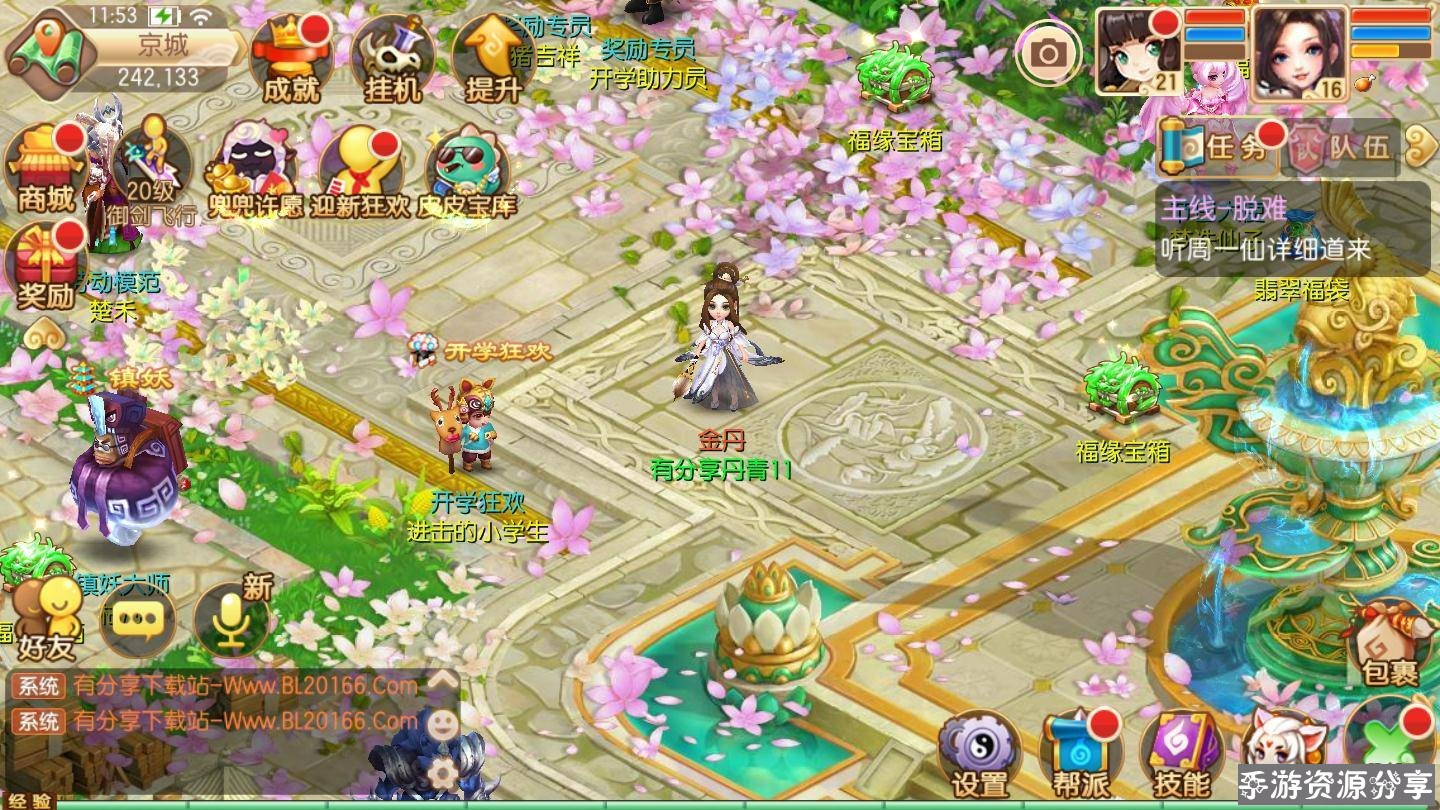1440x810 pixels.
Task: Open the 成就 achievements menu
Action: point(291,60)
